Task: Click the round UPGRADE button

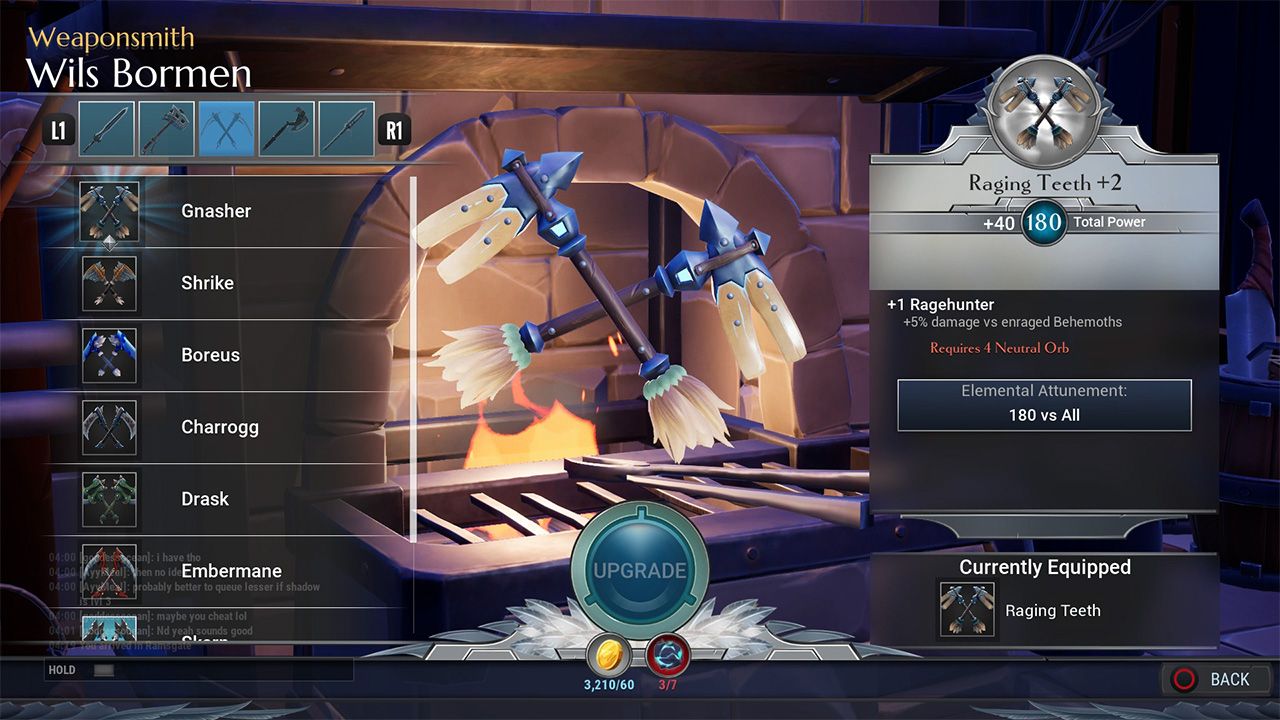Action: tap(640, 571)
